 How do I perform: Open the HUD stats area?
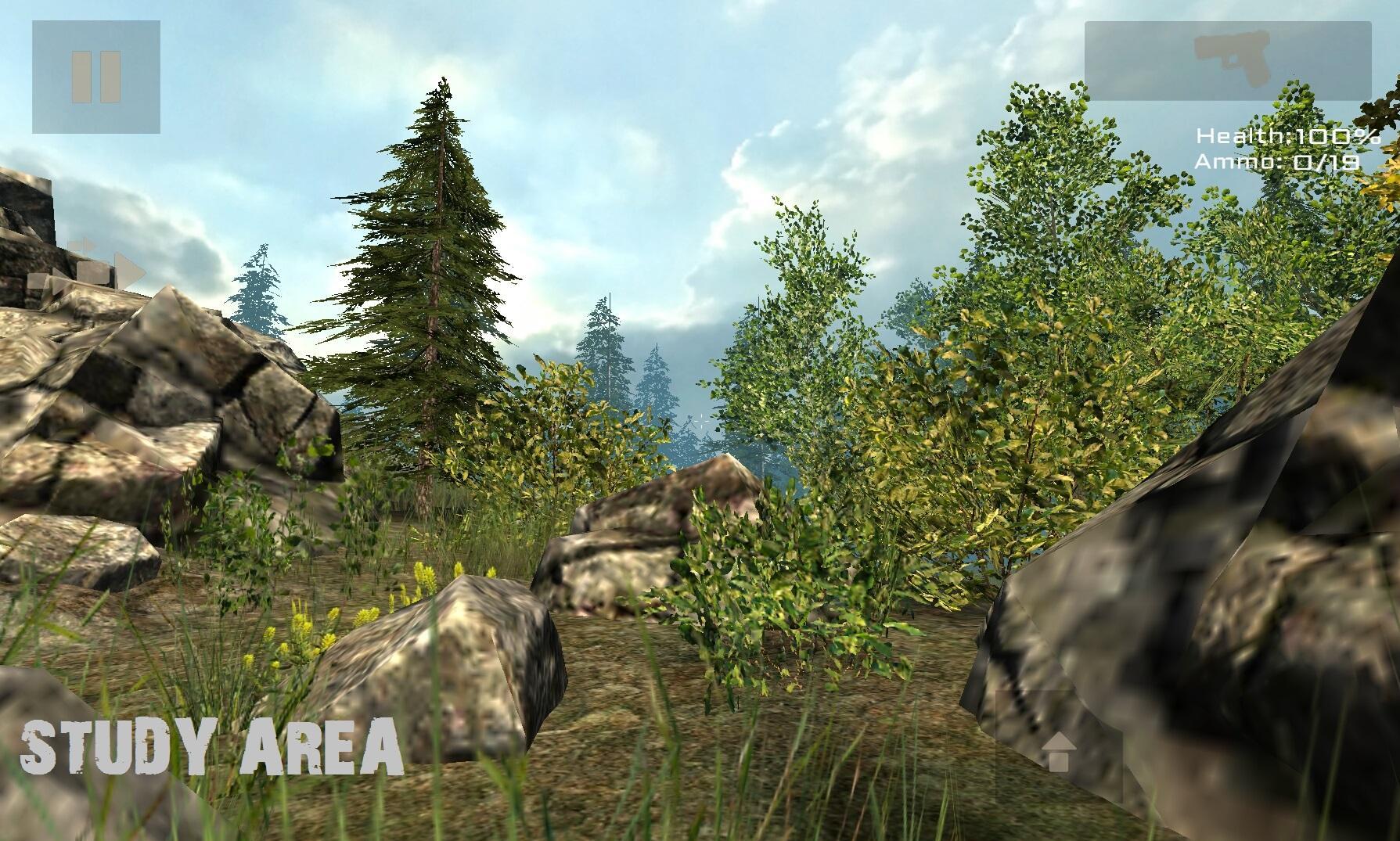(x=1283, y=149)
